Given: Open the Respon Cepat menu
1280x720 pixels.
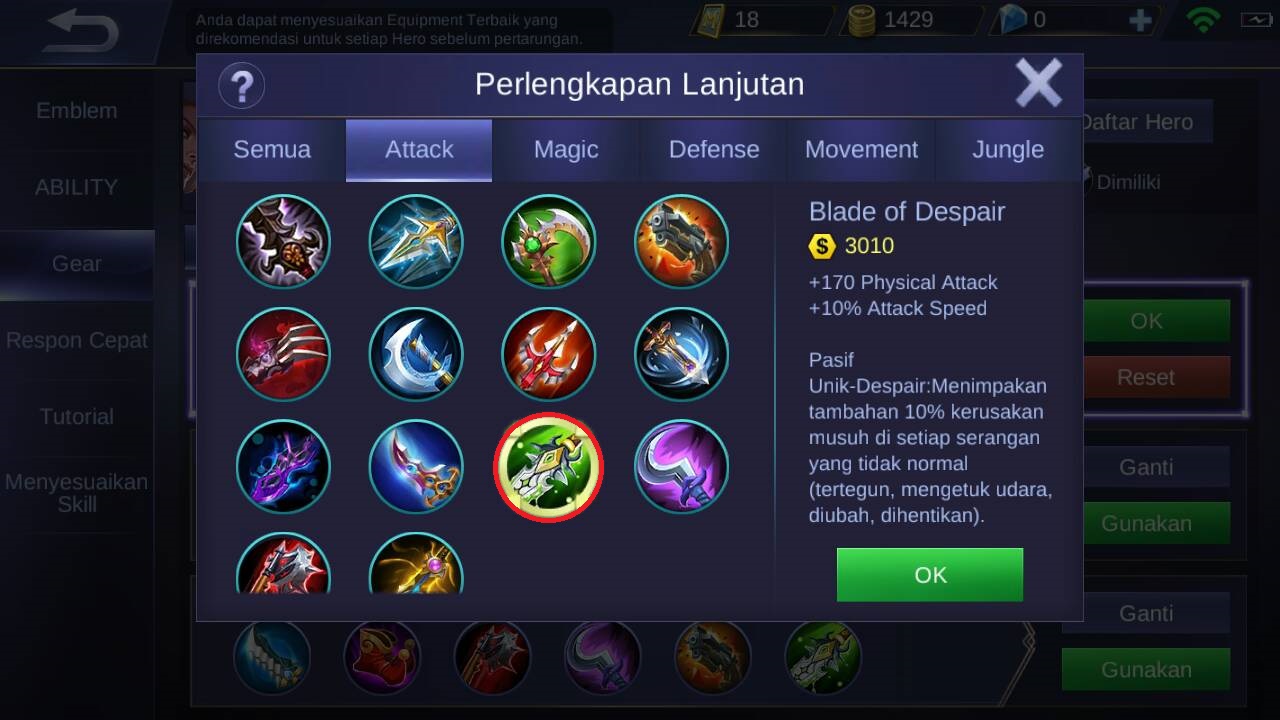Looking at the screenshot, I should click(x=77, y=340).
